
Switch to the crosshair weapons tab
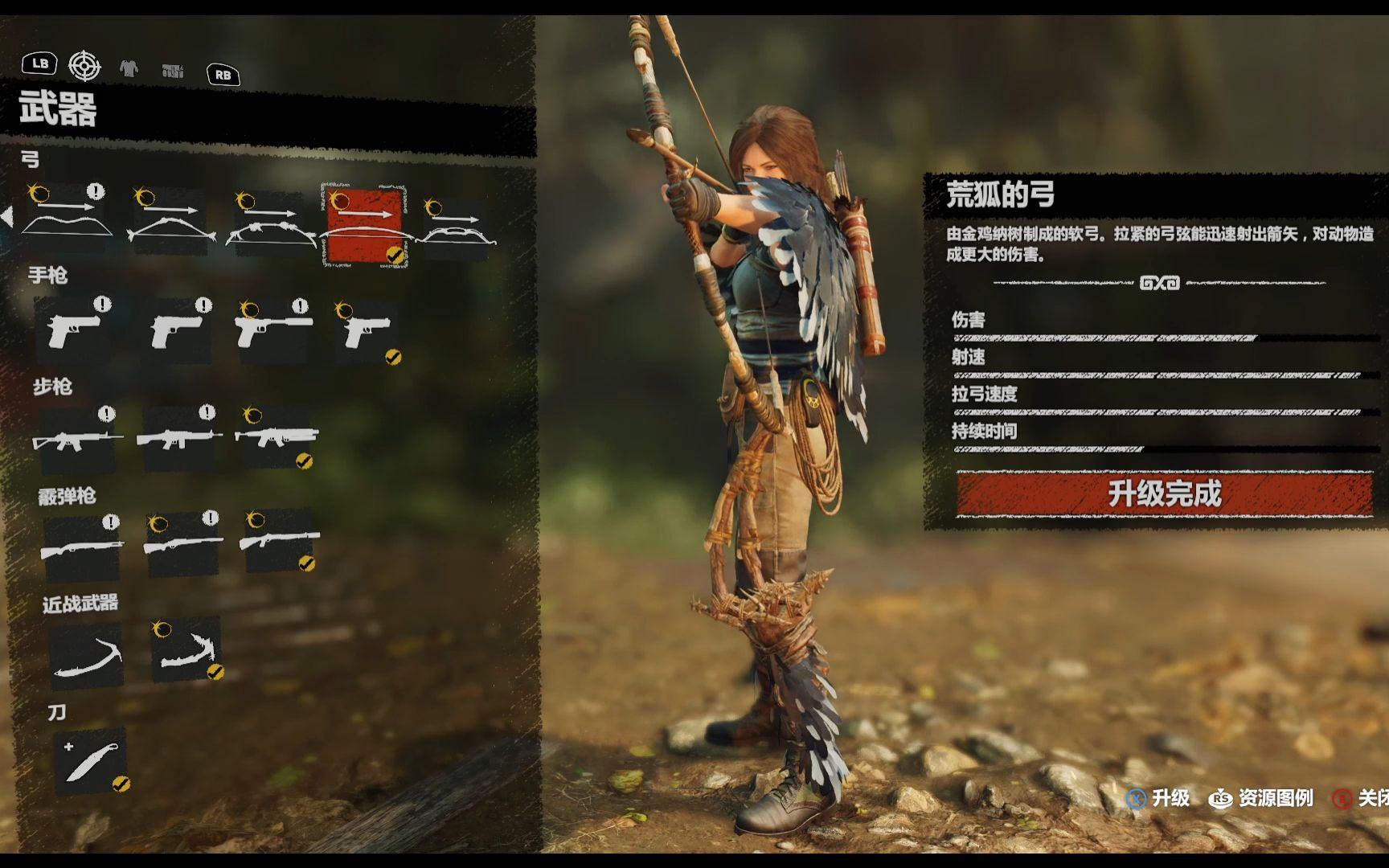click(84, 66)
